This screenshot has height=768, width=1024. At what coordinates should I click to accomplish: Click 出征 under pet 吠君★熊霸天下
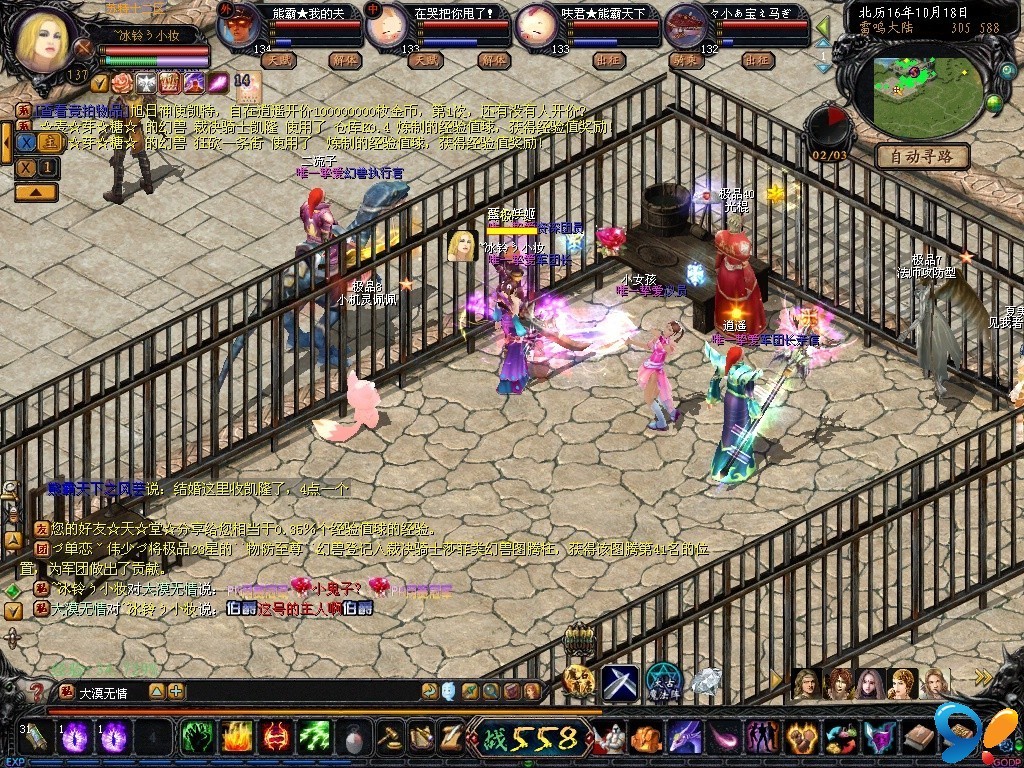(608, 60)
